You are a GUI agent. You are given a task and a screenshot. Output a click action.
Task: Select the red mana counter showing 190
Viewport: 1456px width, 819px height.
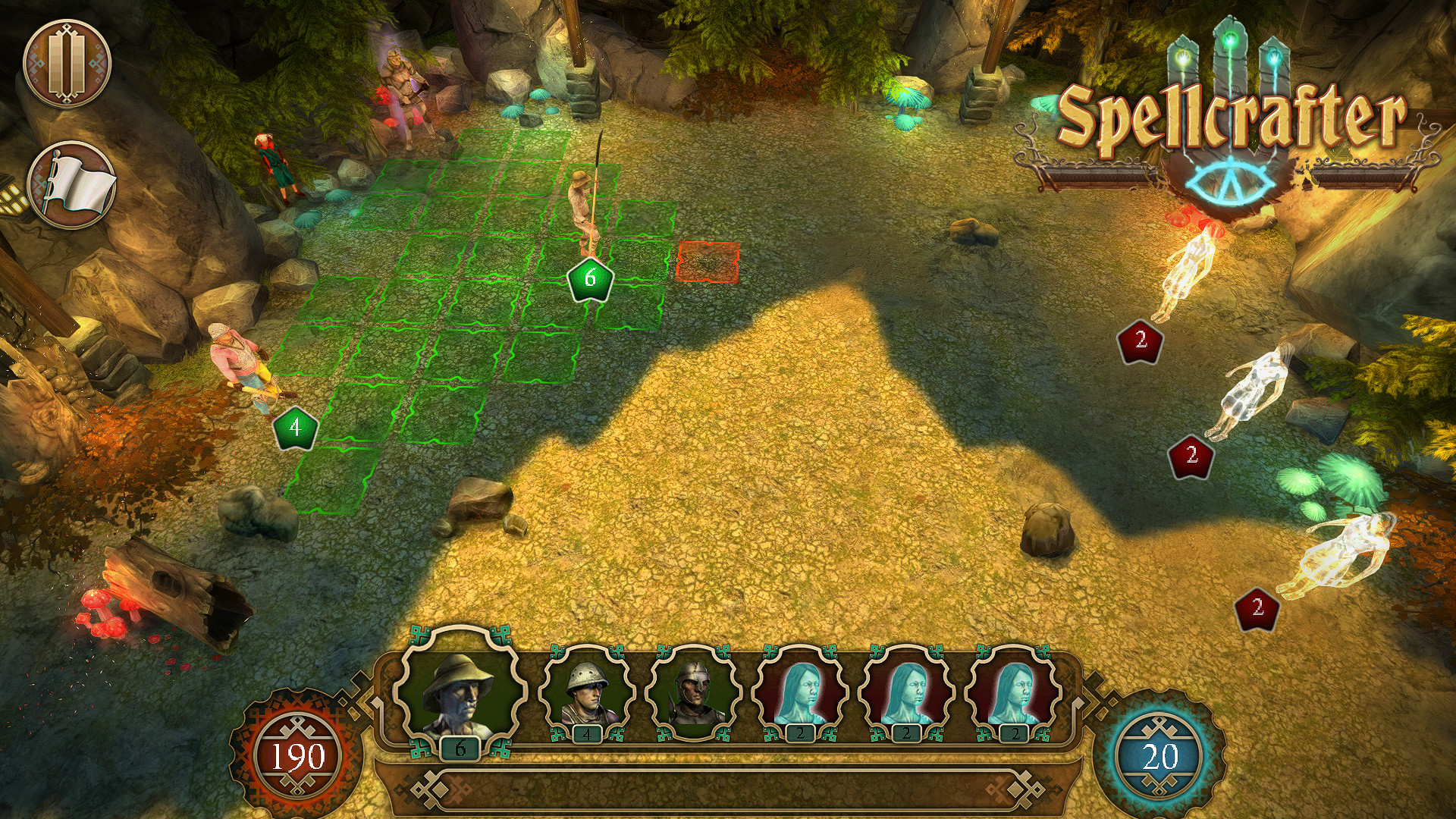(x=298, y=755)
